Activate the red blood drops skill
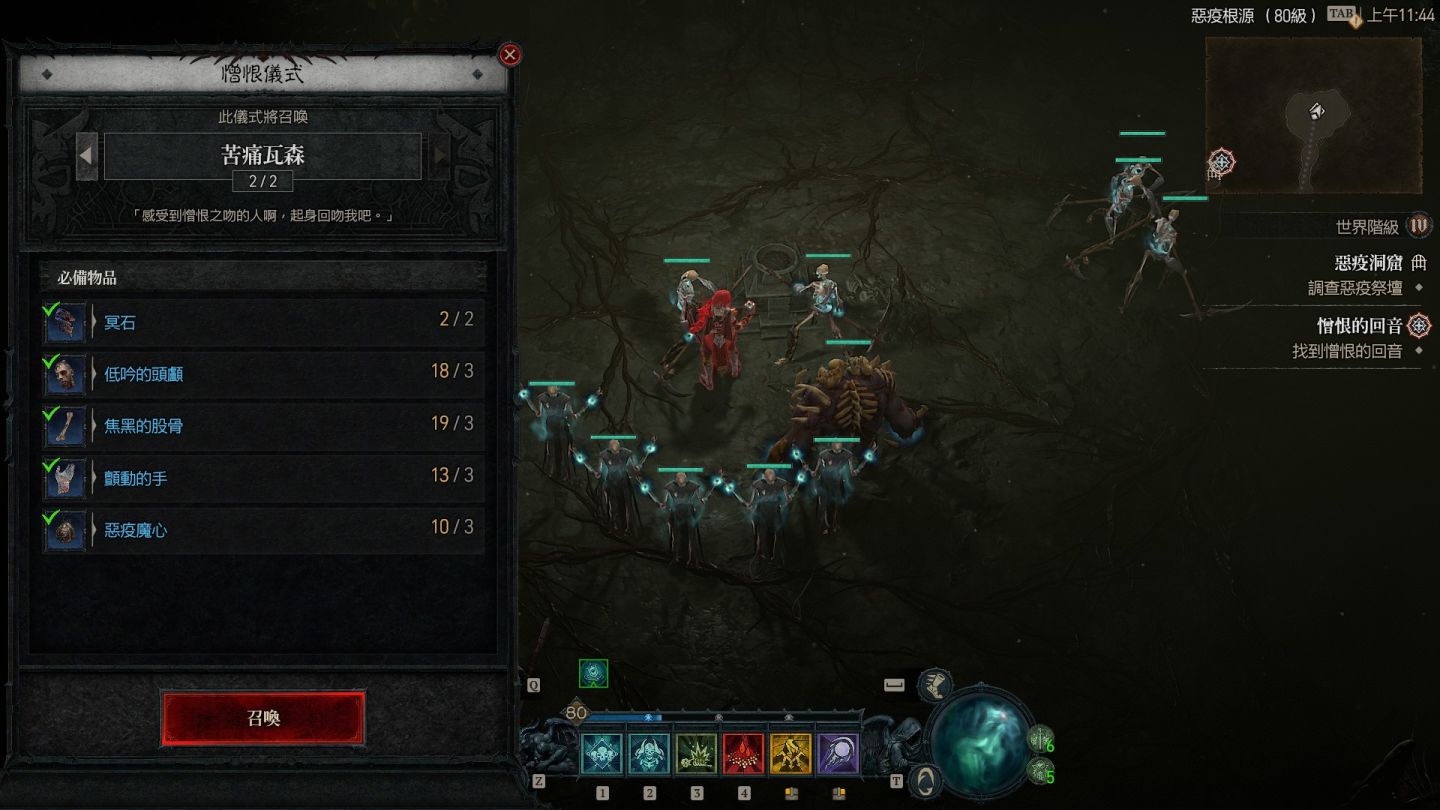1440x810 pixels. 744,754
